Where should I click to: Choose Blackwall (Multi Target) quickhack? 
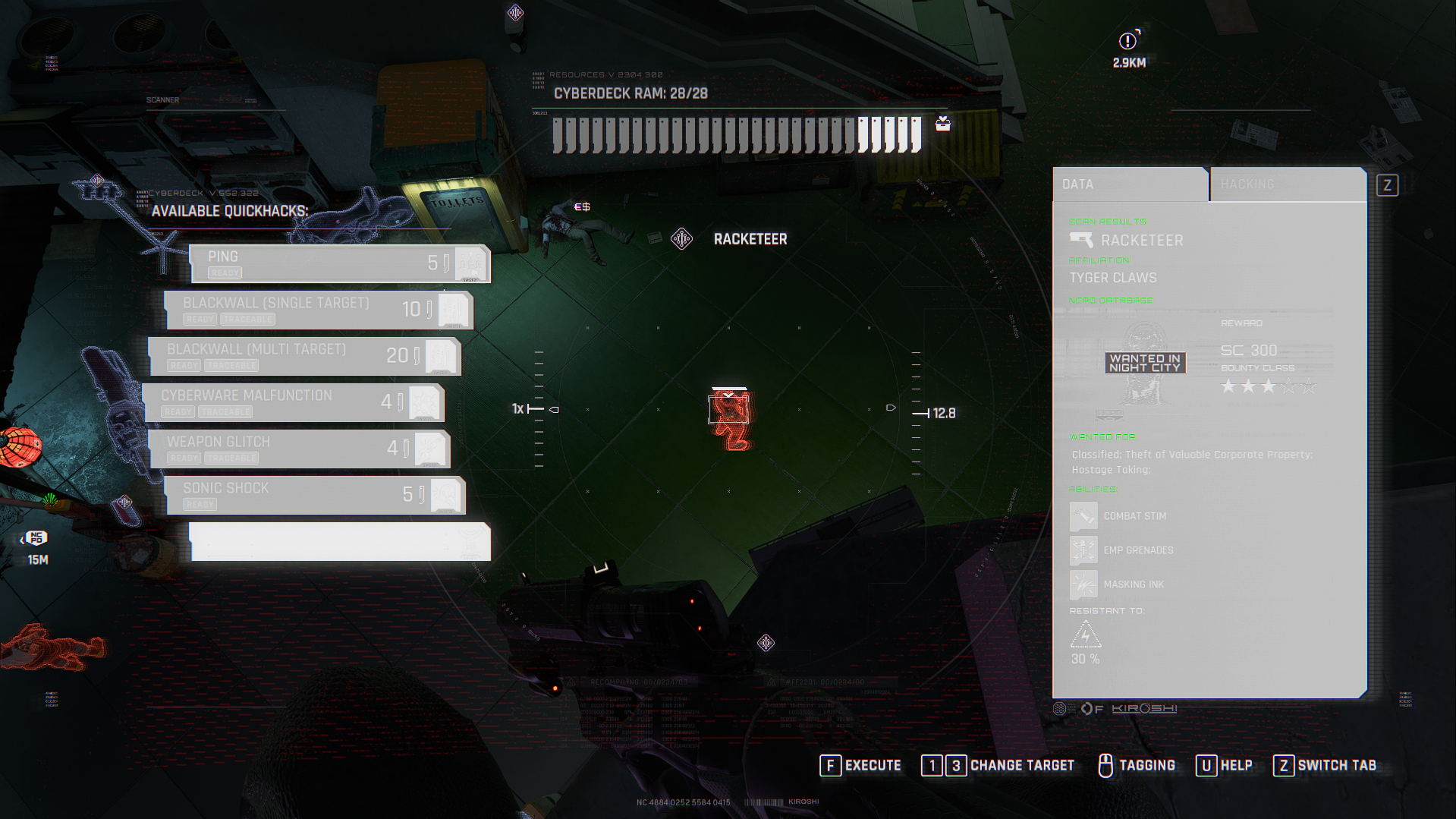(304, 356)
